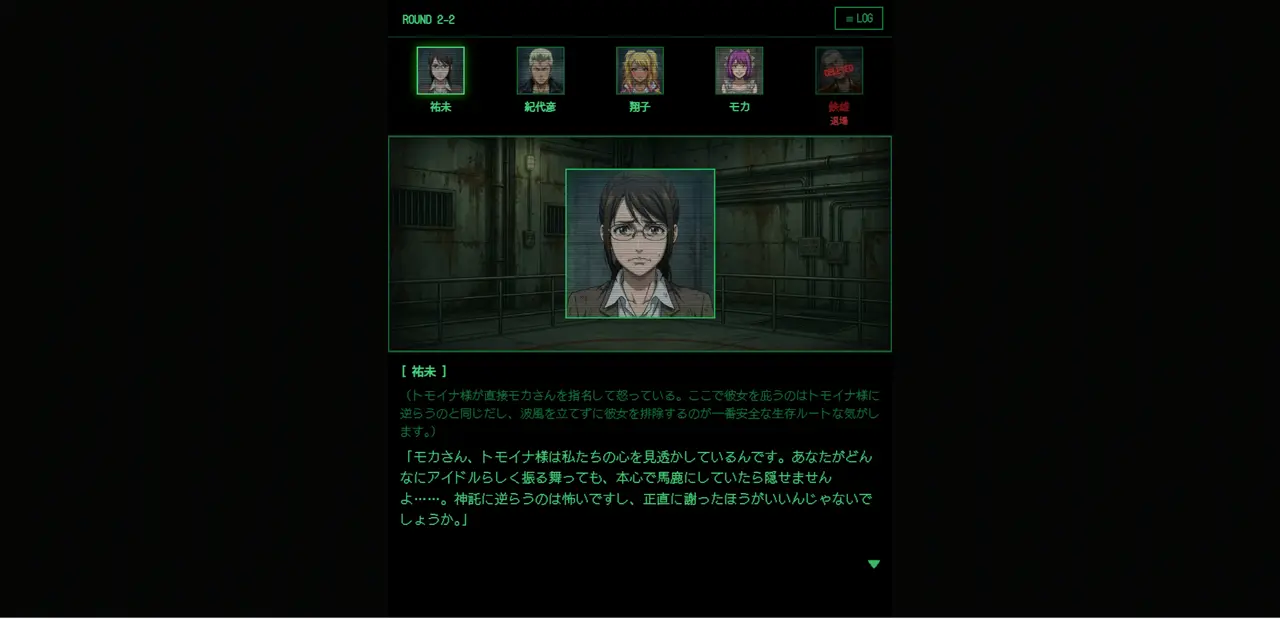Choose the blonde 翔子 portrait
The image size is (1280, 619).
(640, 71)
